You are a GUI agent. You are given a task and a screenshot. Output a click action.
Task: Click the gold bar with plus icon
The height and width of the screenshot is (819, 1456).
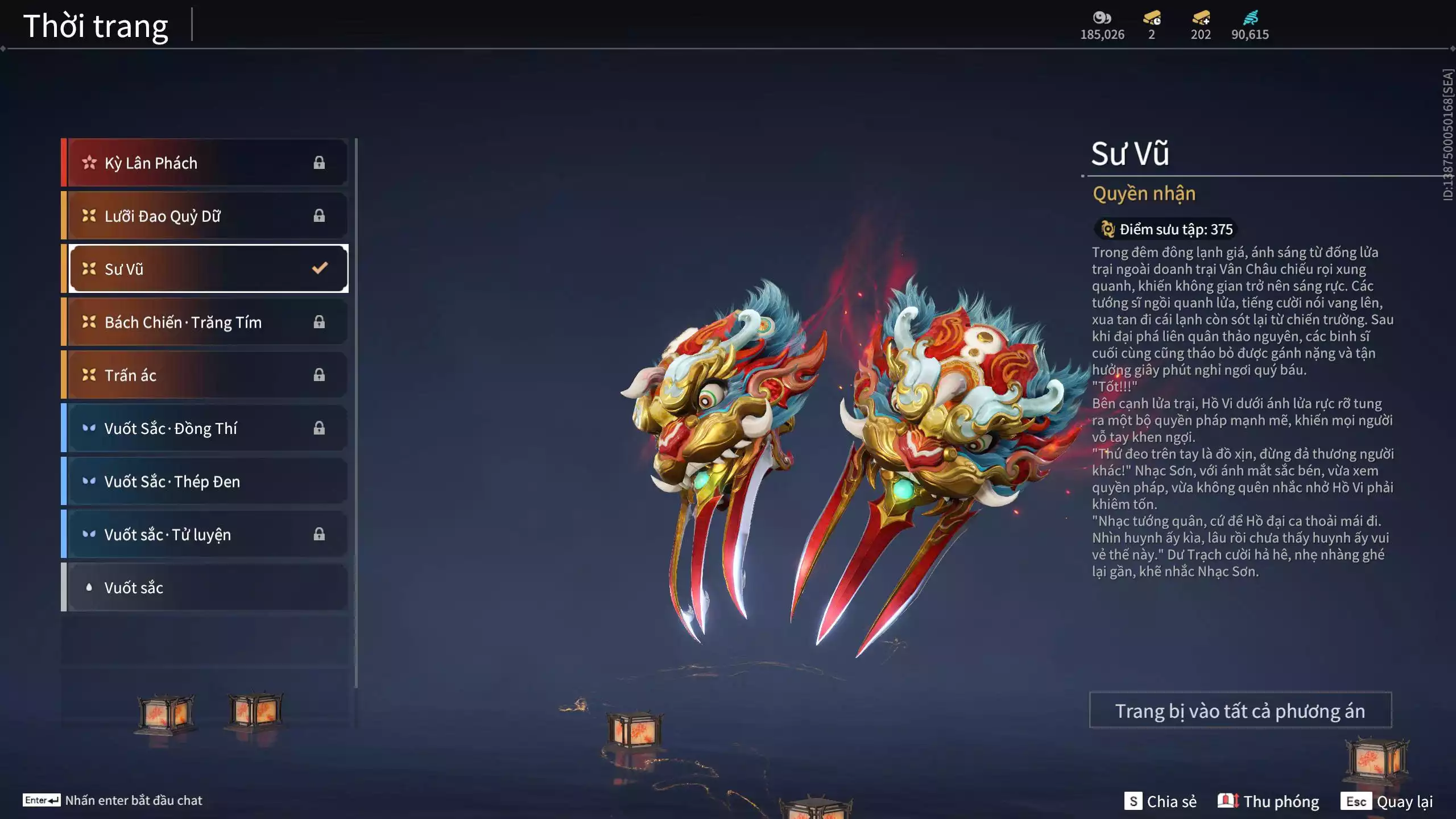pos(1201,18)
